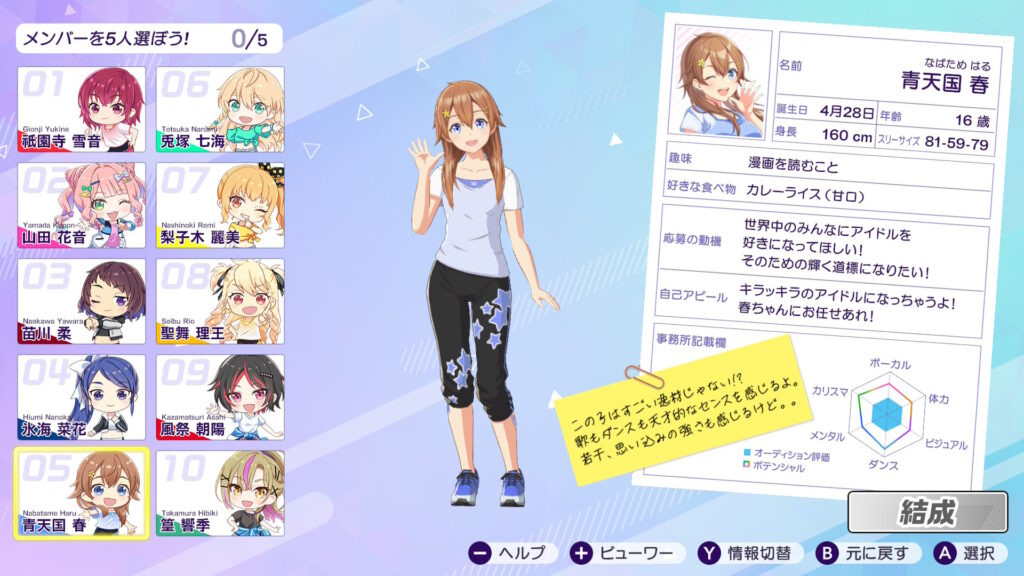Image resolution: width=1024 pixels, height=576 pixels.
Task: Select member 01 Gionji Yukine
Action: 81,109
